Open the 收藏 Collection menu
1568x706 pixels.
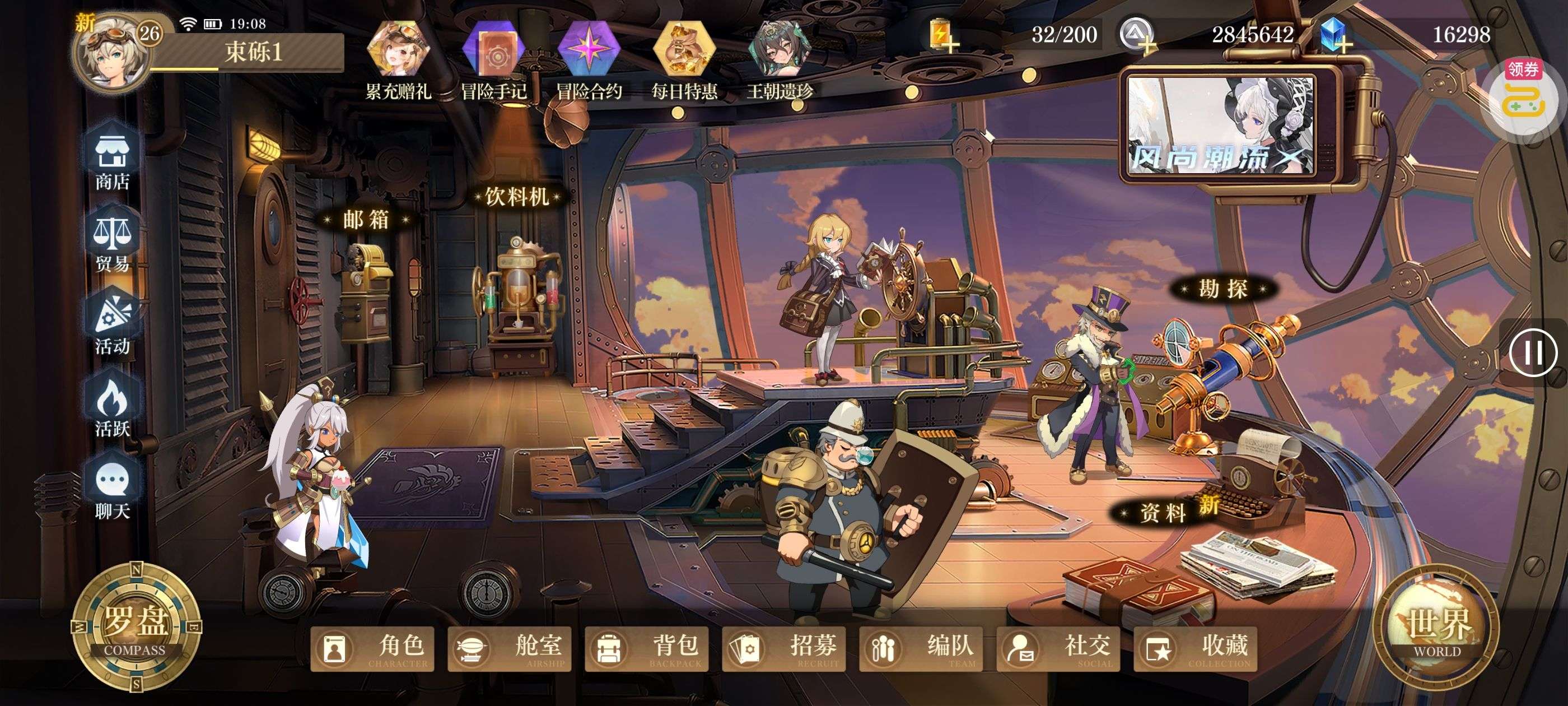[x=1196, y=649]
